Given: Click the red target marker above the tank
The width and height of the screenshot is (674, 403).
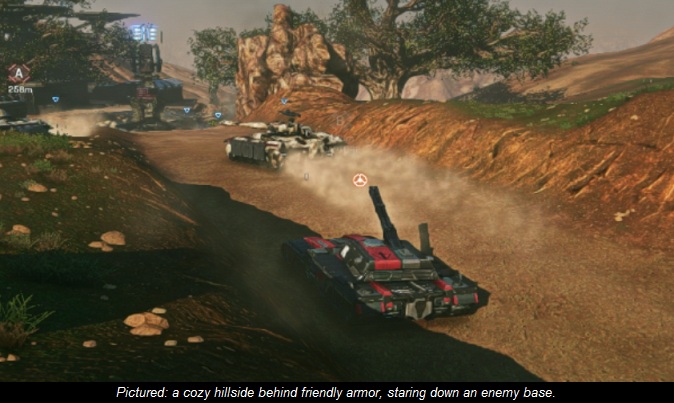Looking at the screenshot, I should pyautogui.click(x=360, y=180).
